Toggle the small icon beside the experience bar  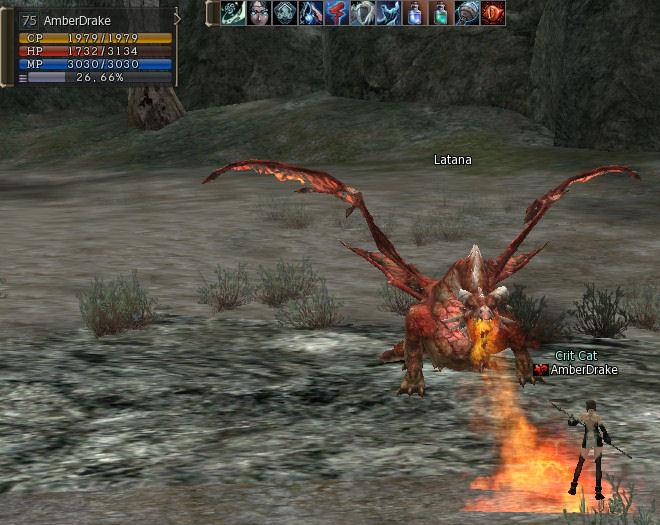point(22,77)
